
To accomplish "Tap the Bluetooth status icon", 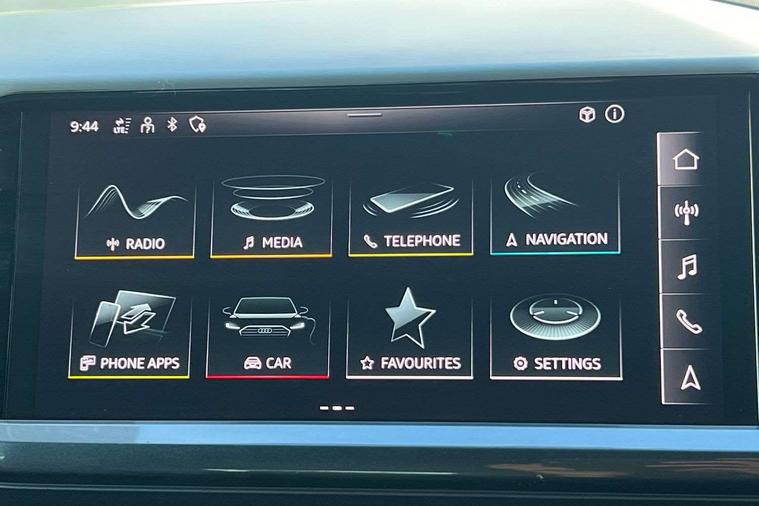I will coord(172,125).
